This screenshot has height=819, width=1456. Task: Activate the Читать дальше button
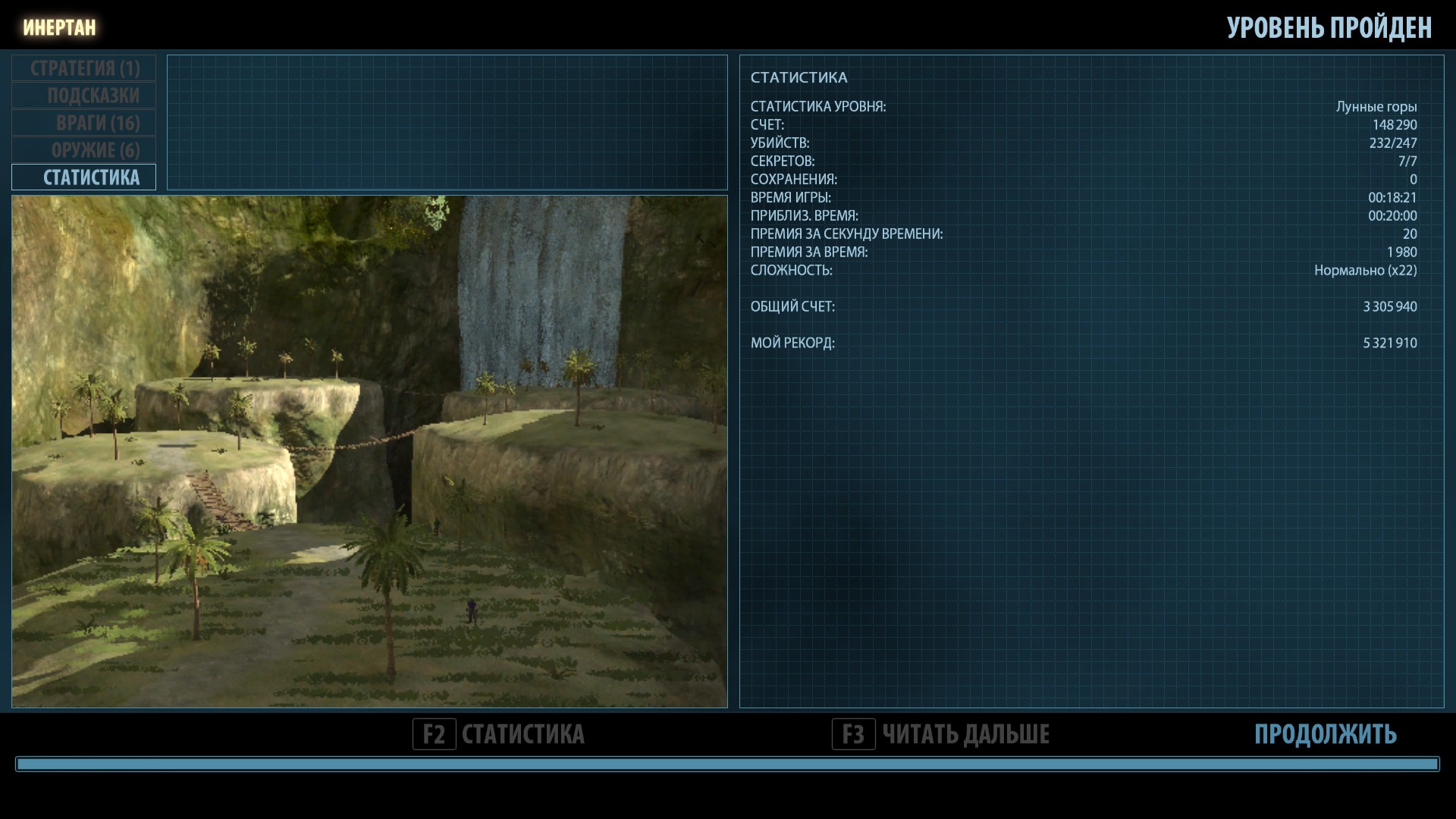pyautogui.click(x=940, y=734)
